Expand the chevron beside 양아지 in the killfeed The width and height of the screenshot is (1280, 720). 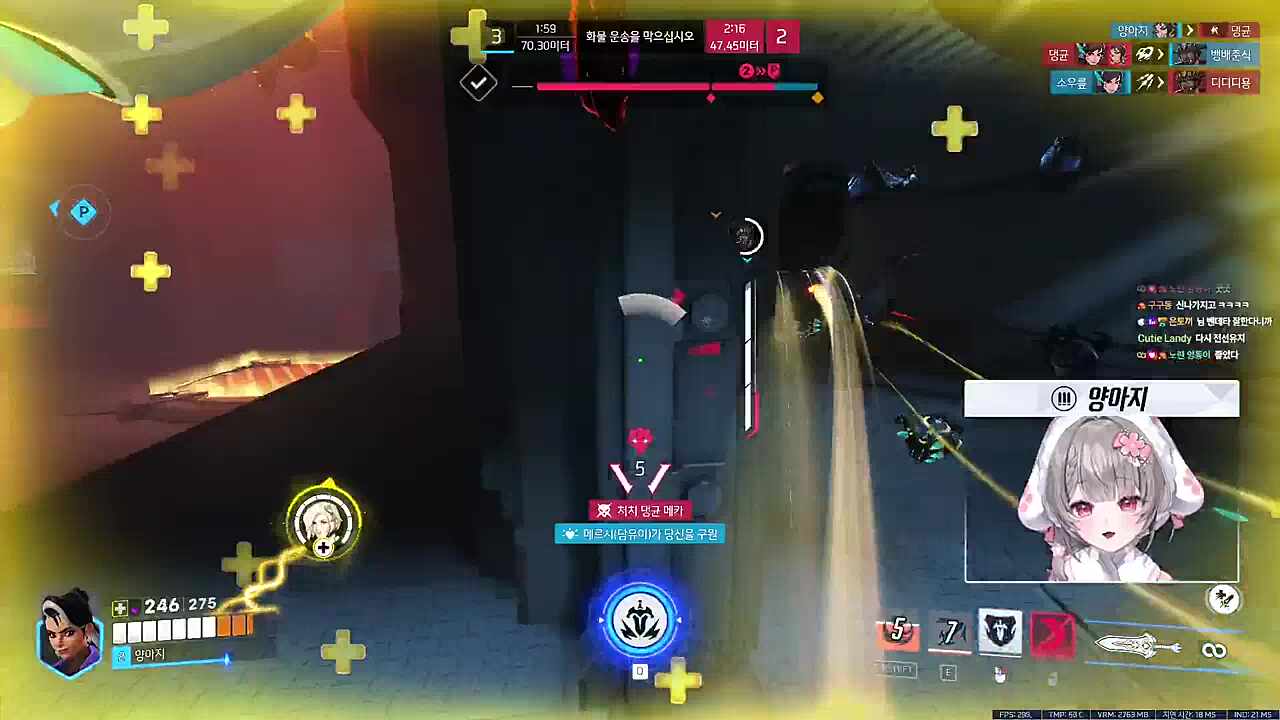1188,30
